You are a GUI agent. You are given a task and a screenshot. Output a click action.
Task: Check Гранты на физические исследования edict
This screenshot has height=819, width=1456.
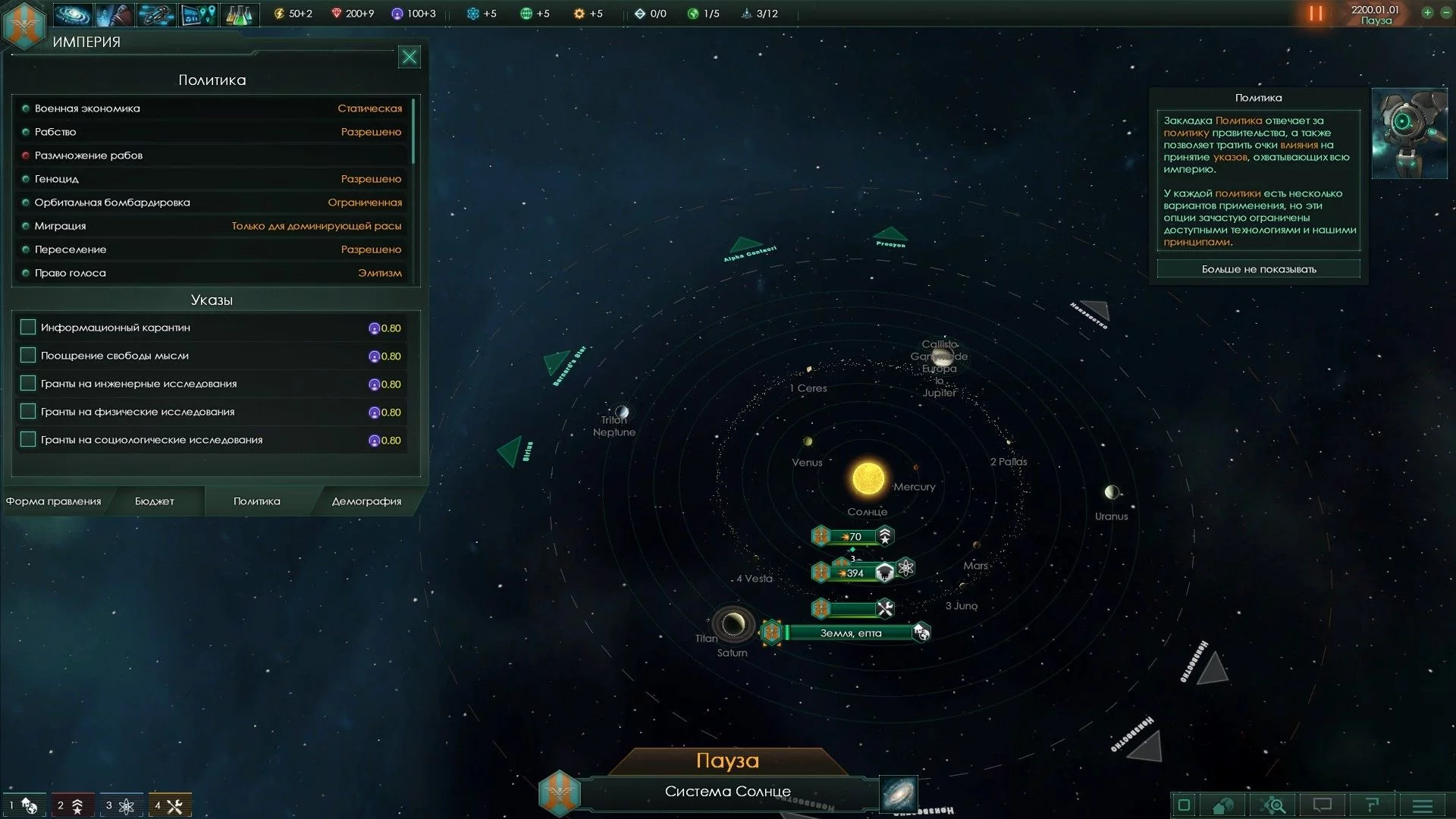(x=28, y=412)
